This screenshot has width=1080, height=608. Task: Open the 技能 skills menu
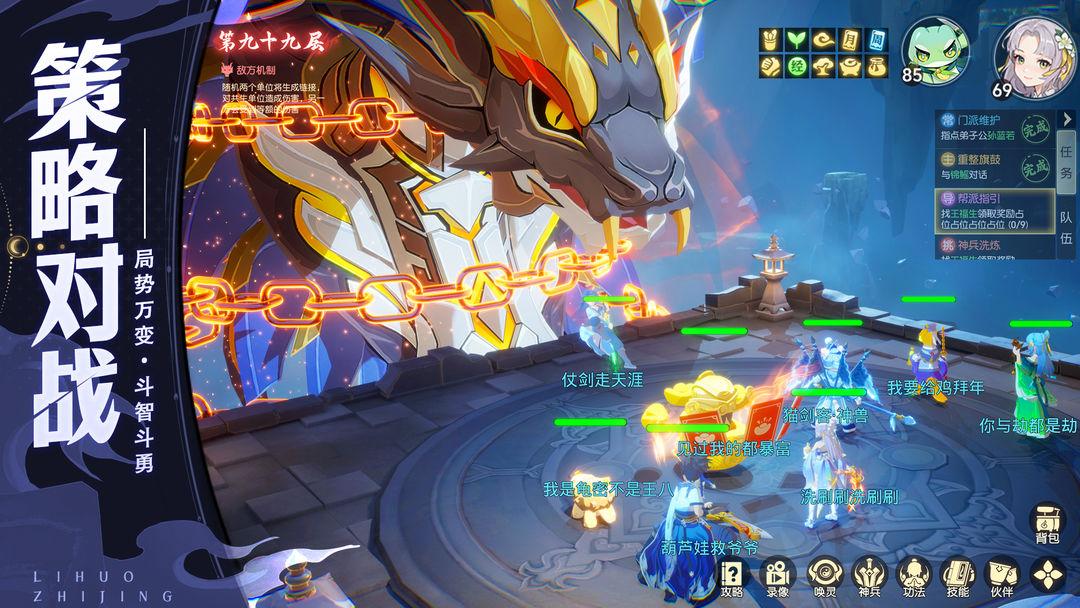(x=956, y=577)
